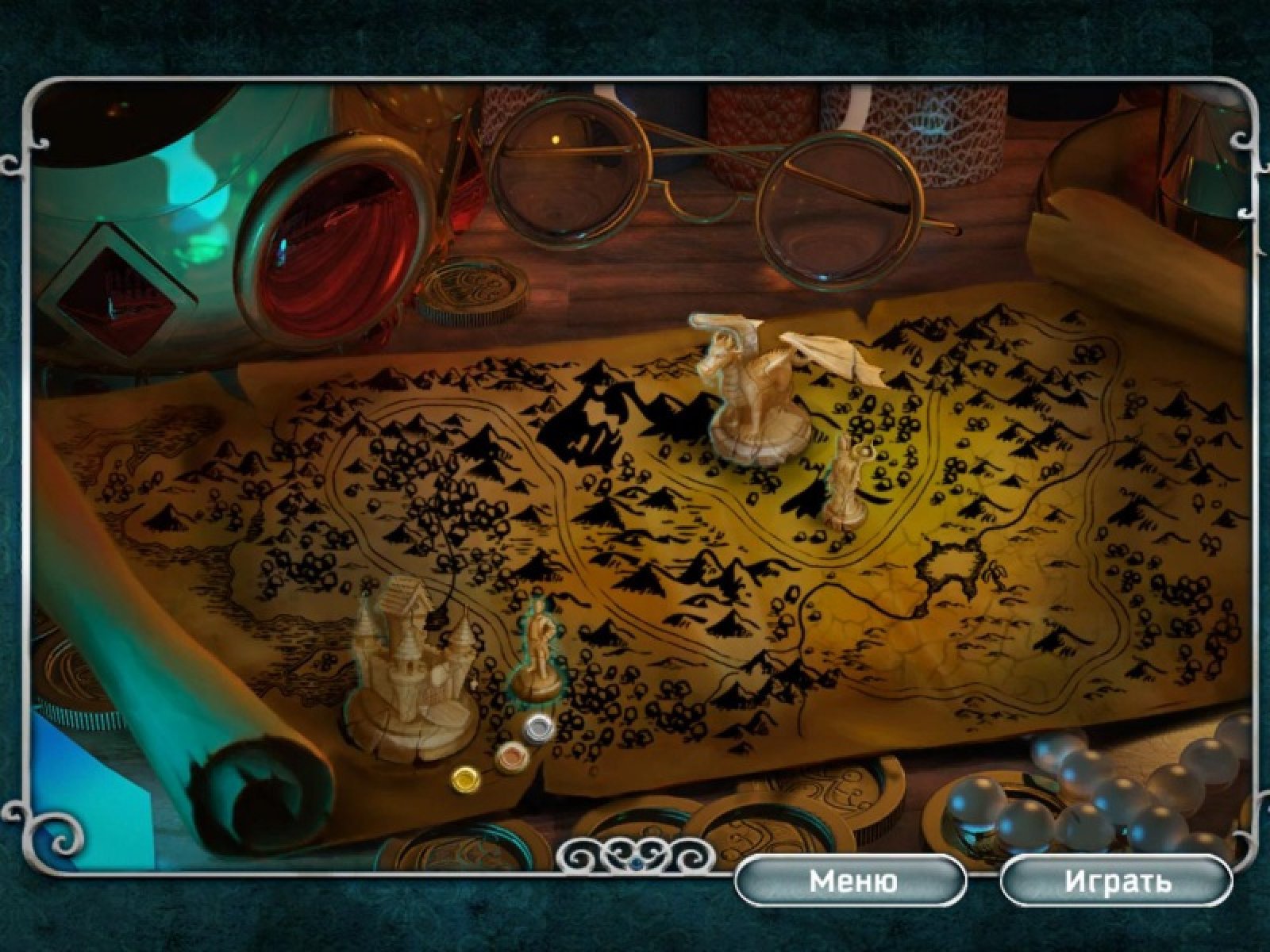1270x952 pixels.
Task: Start the level with Играть
Action: [x=1117, y=881]
